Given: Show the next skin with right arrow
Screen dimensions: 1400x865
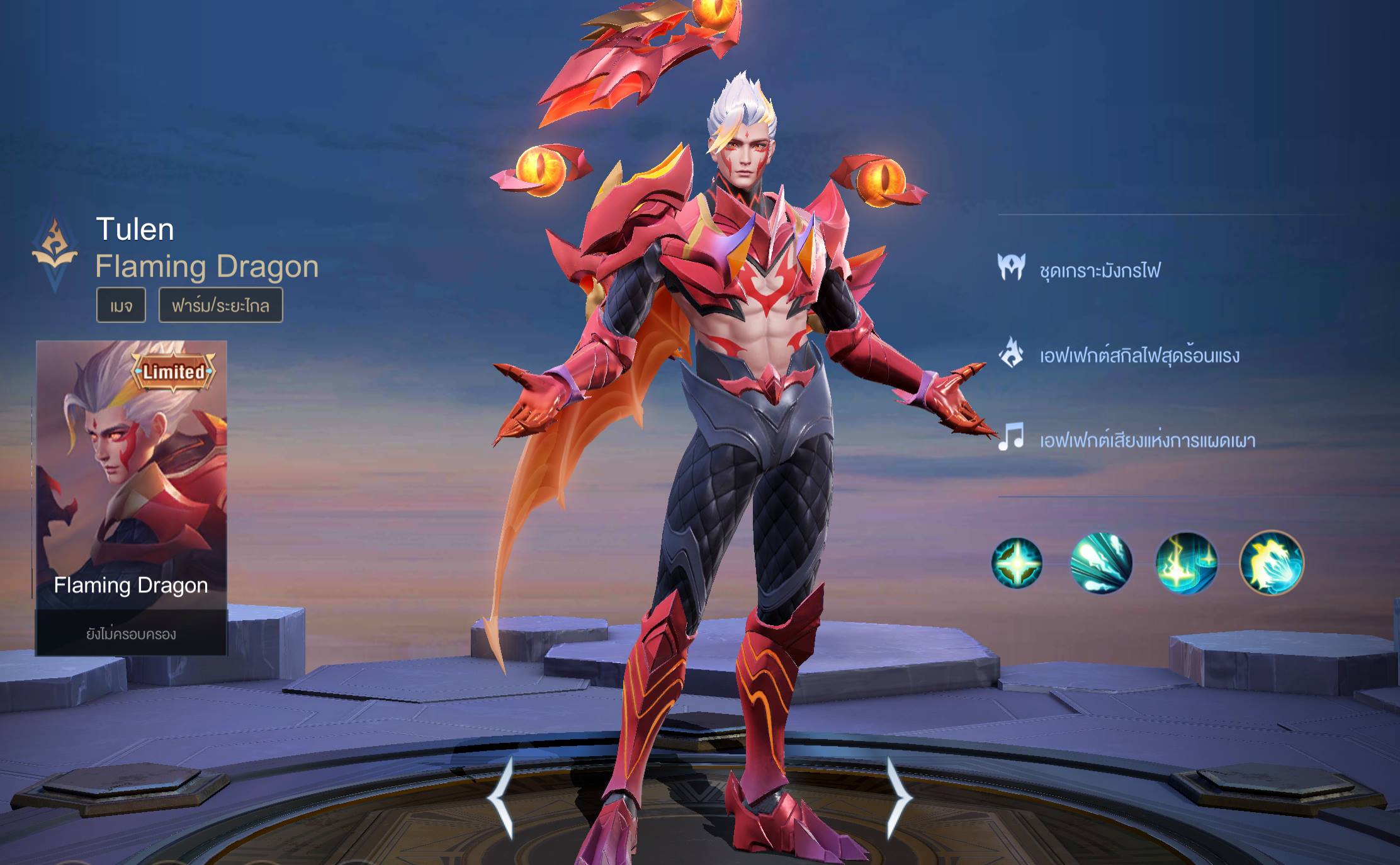Looking at the screenshot, I should pyautogui.click(x=898, y=798).
